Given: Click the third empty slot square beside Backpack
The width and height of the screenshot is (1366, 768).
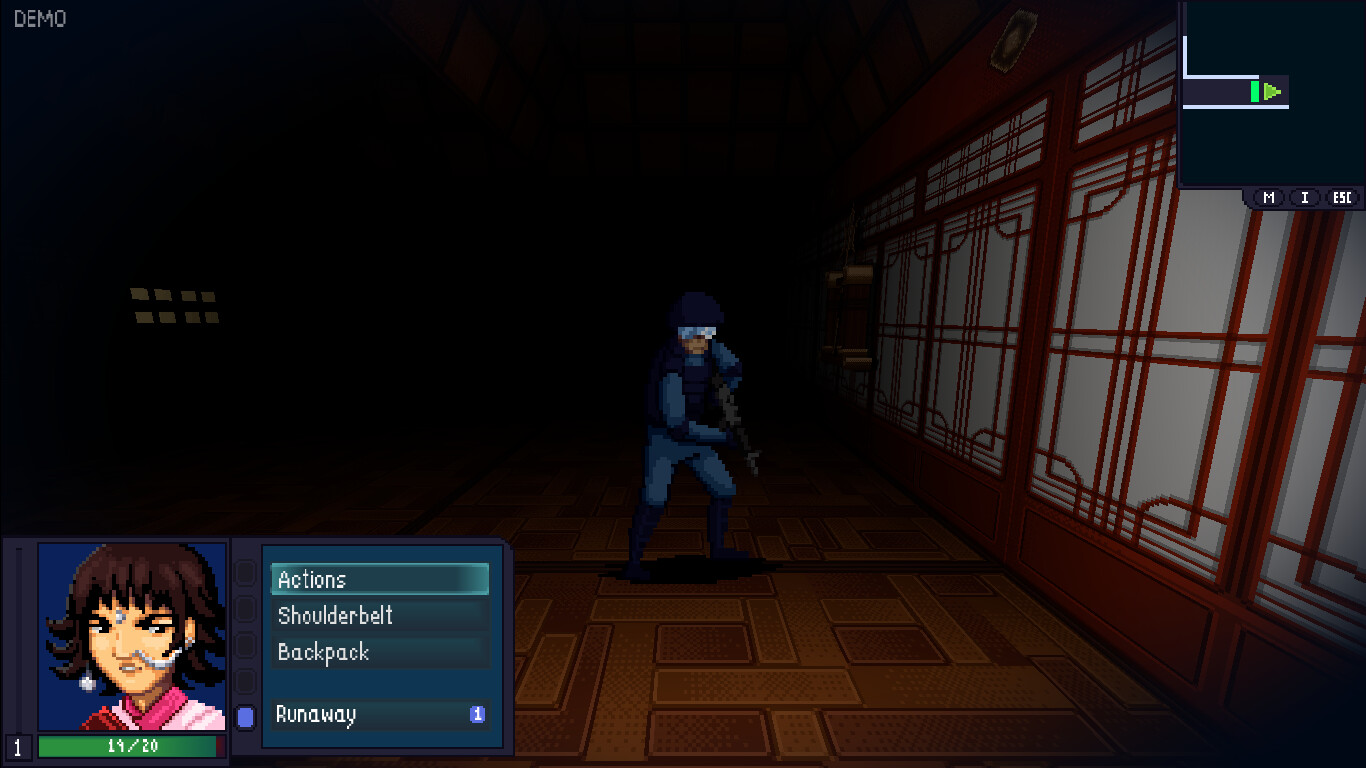Looking at the screenshot, I should 243,646.
